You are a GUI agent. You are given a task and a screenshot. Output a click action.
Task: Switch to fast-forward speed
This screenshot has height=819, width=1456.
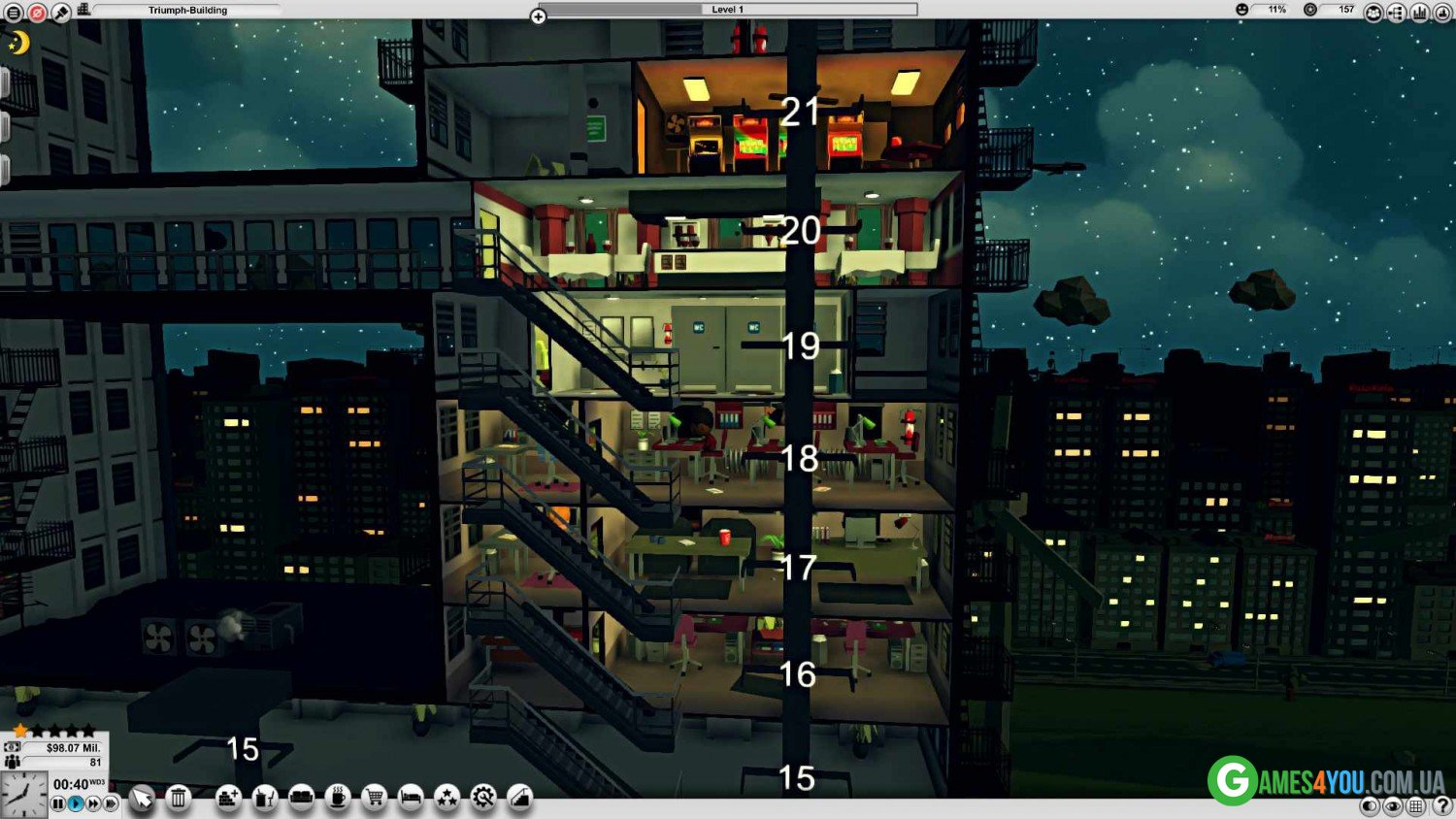tap(93, 803)
